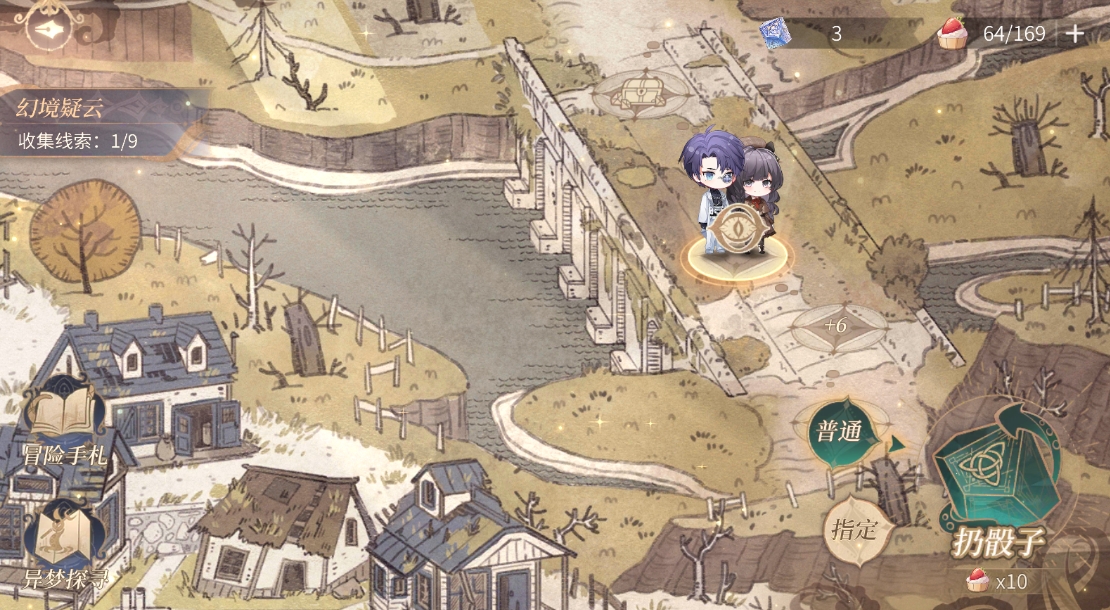This screenshot has width=1110, height=610.
Task: Select the +6 board tile
Action: (836, 326)
